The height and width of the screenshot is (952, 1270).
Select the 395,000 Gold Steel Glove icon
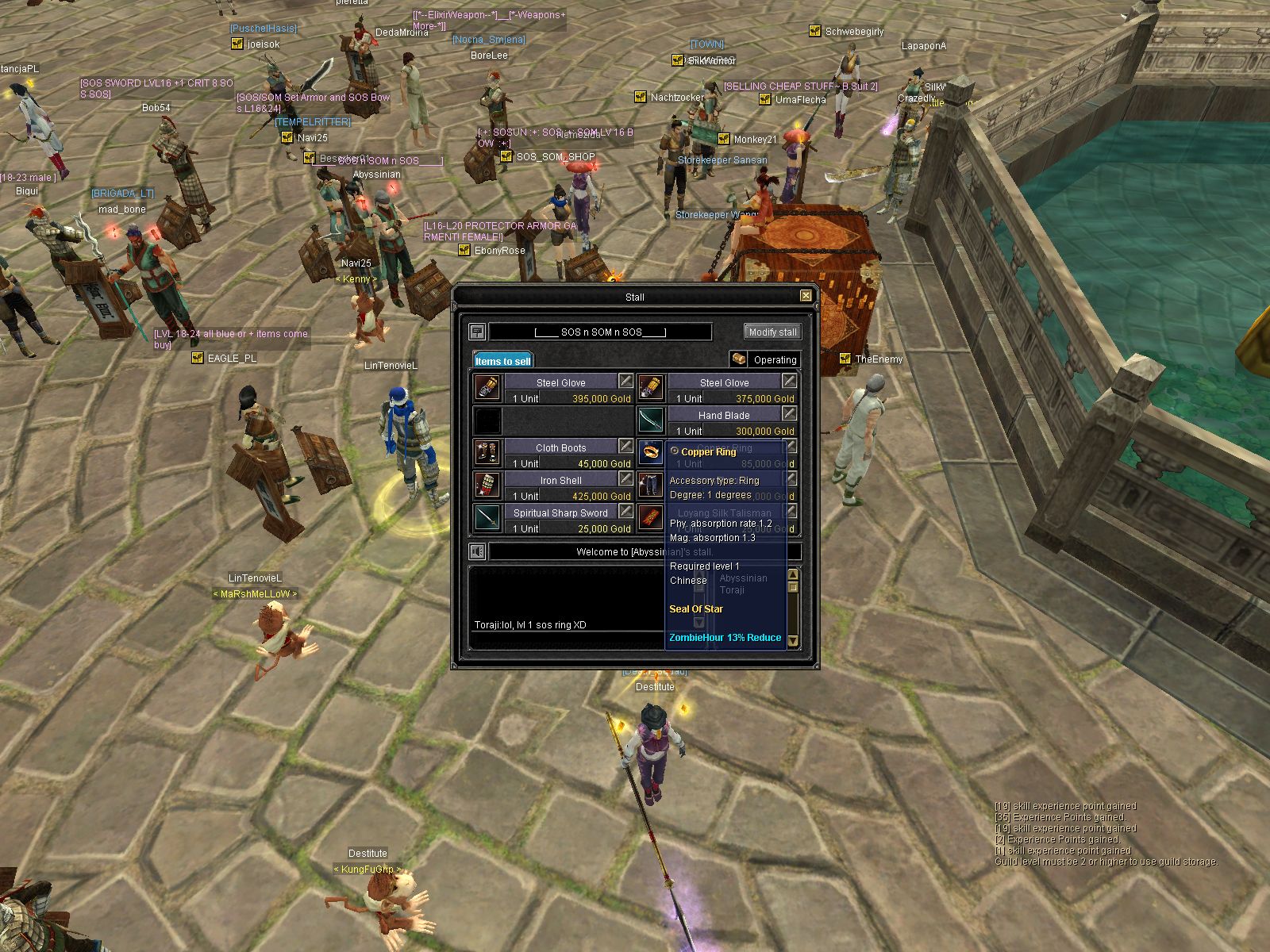[x=487, y=388]
